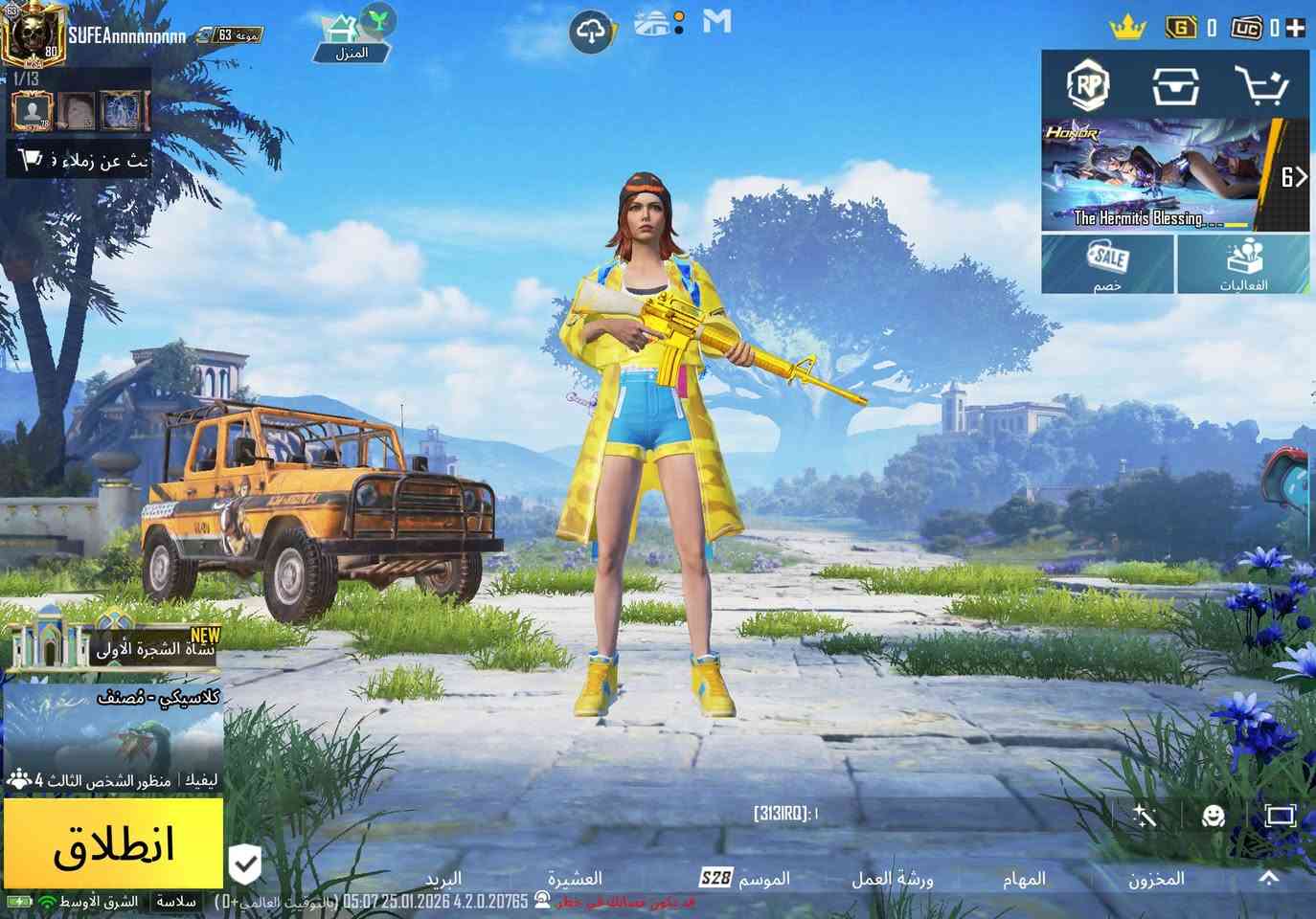The image size is (1316, 919).
Task: Open the crate/inventory chest icon
Action: coord(1176,86)
